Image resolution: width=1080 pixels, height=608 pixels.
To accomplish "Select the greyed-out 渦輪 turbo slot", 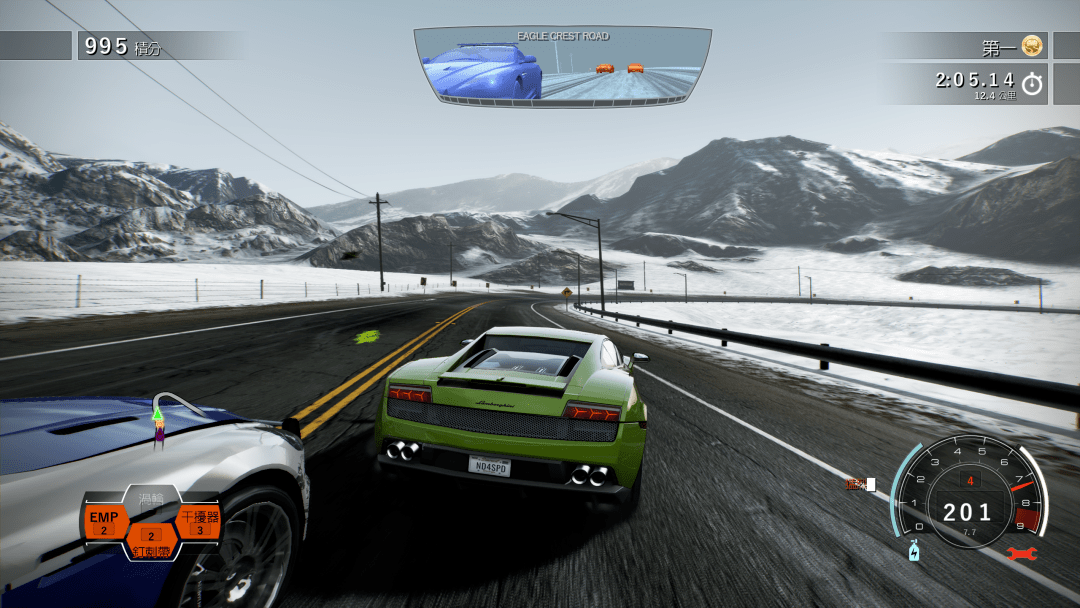I will [151, 499].
